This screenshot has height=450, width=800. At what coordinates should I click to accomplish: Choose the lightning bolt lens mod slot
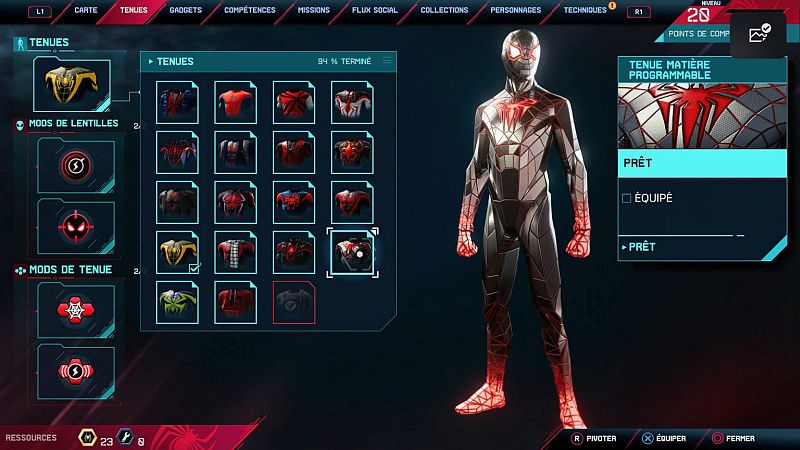(x=76, y=165)
